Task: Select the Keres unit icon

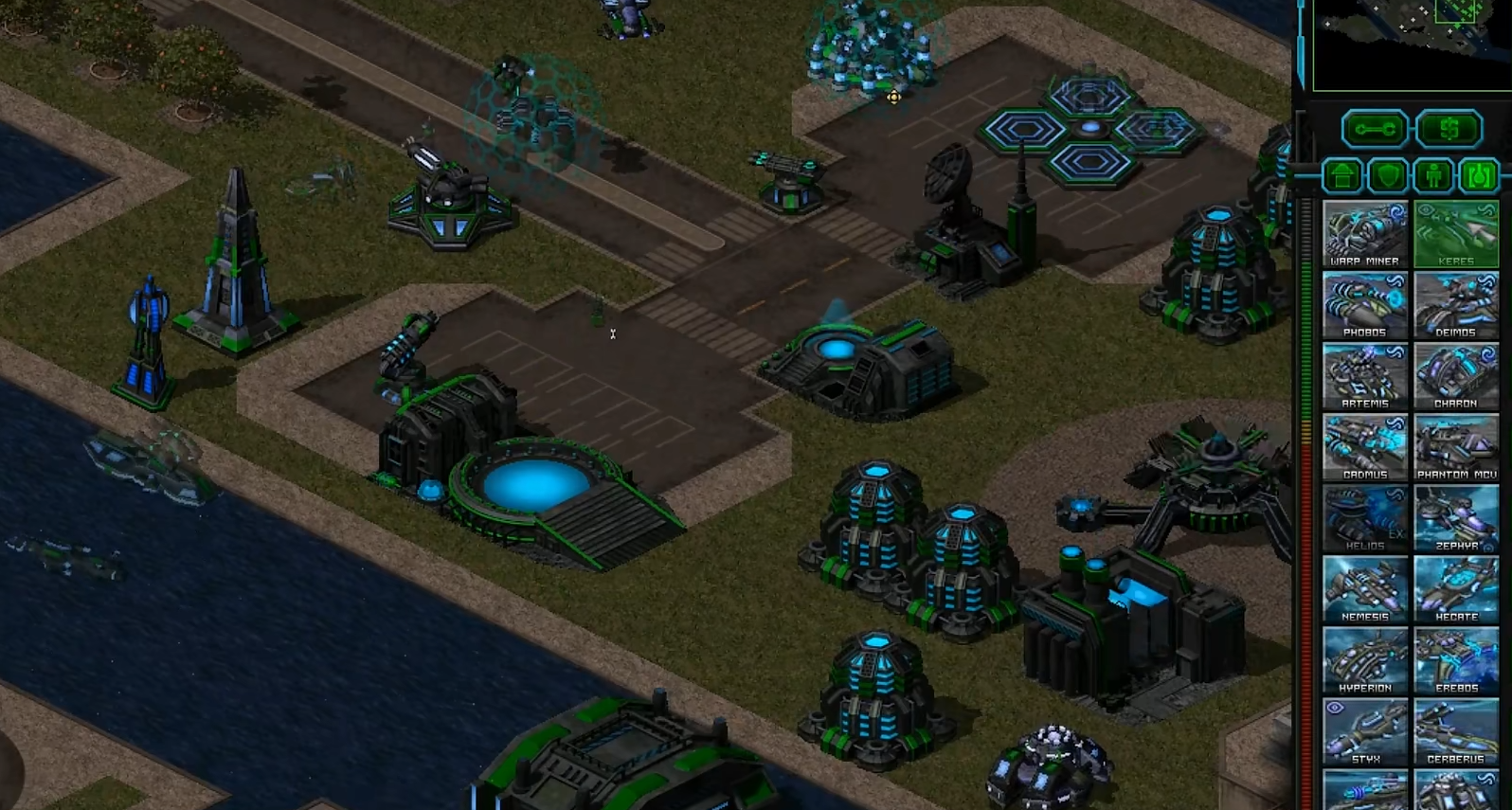Action: tap(1456, 233)
